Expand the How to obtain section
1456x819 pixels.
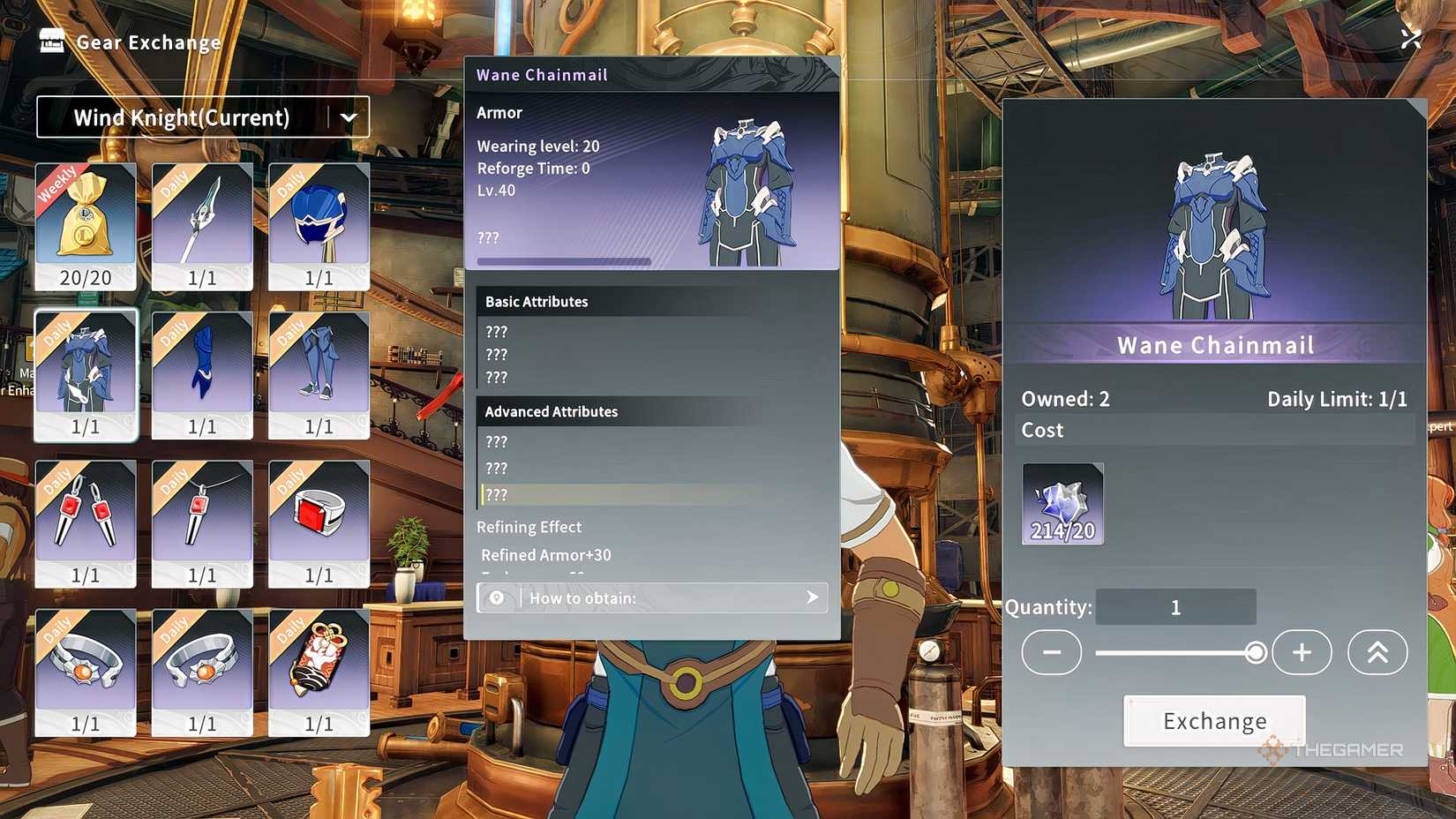click(x=651, y=597)
